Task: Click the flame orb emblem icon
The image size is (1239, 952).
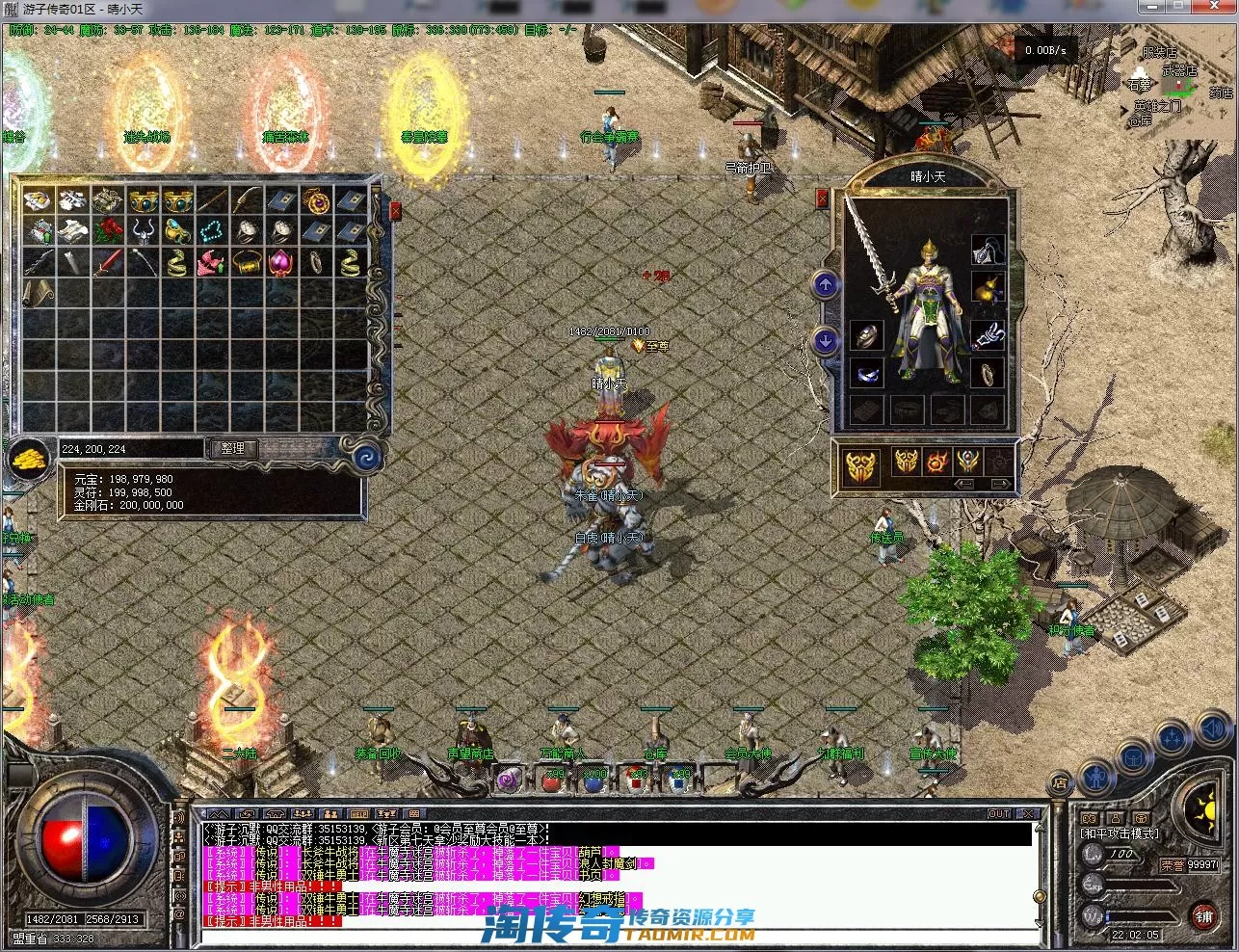Action: tap(936, 463)
